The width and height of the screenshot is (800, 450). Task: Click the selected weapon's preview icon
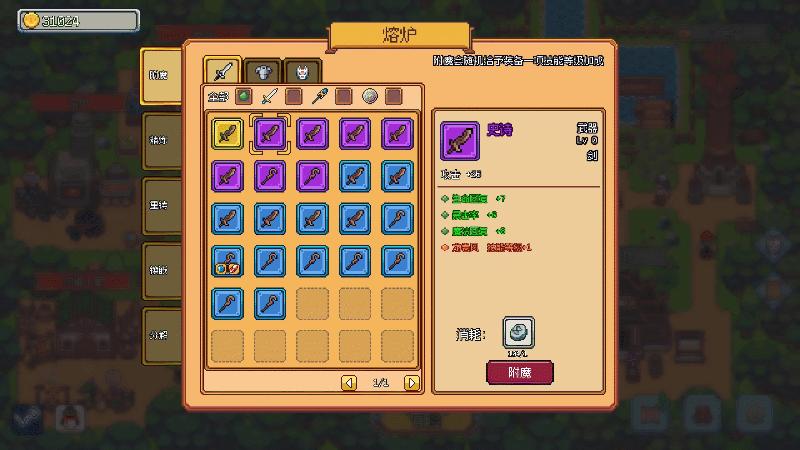pyautogui.click(x=460, y=141)
